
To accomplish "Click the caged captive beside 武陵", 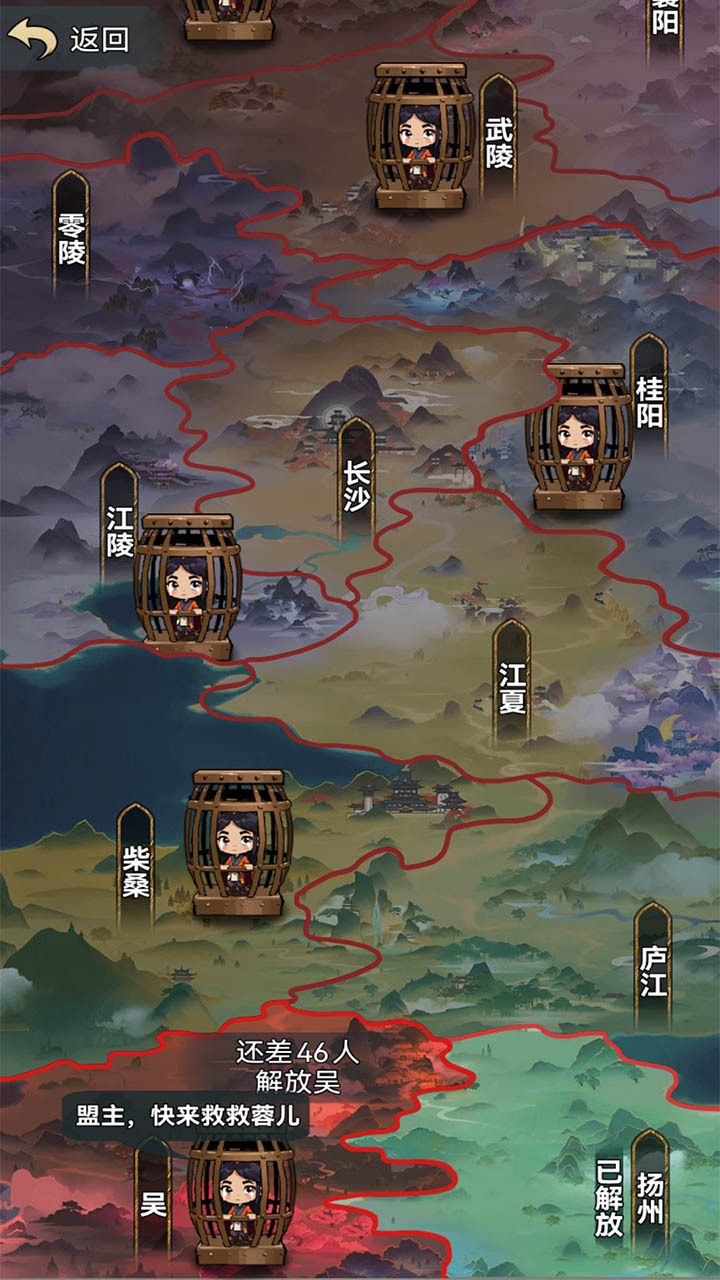I will (420, 135).
